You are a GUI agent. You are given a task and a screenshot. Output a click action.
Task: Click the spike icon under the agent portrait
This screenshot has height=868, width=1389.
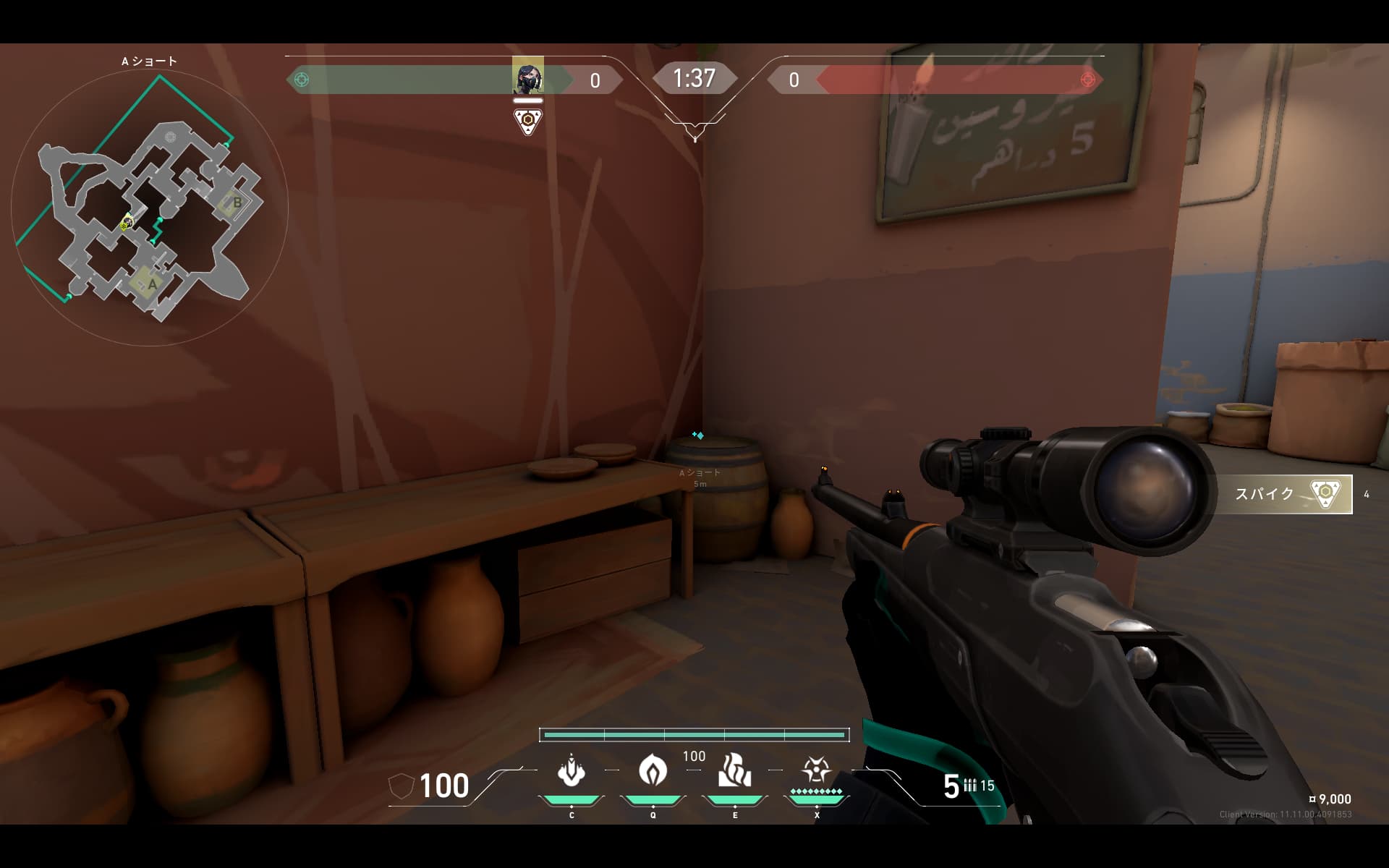click(528, 121)
